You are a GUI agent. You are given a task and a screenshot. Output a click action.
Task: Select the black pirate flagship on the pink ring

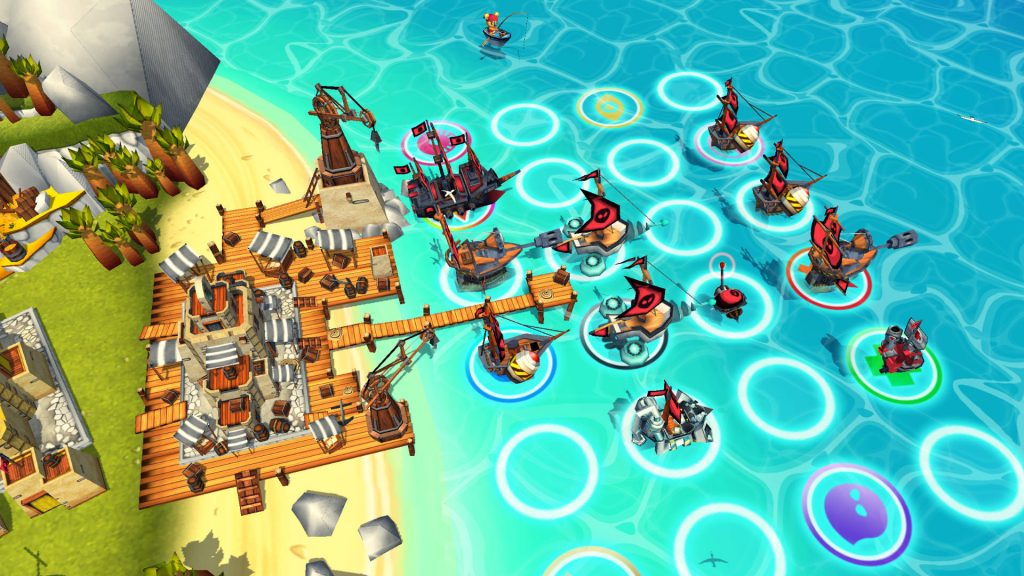coord(452,180)
